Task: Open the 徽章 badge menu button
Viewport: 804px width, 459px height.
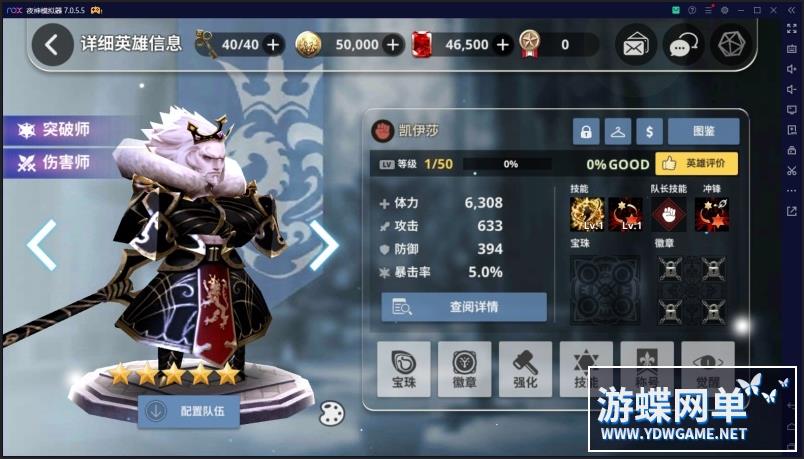Action: (x=464, y=369)
